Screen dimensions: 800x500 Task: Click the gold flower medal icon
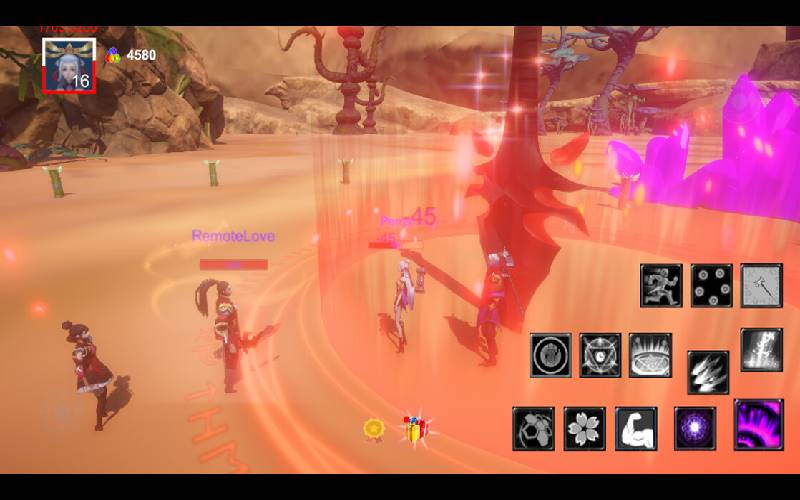click(x=374, y=429)
